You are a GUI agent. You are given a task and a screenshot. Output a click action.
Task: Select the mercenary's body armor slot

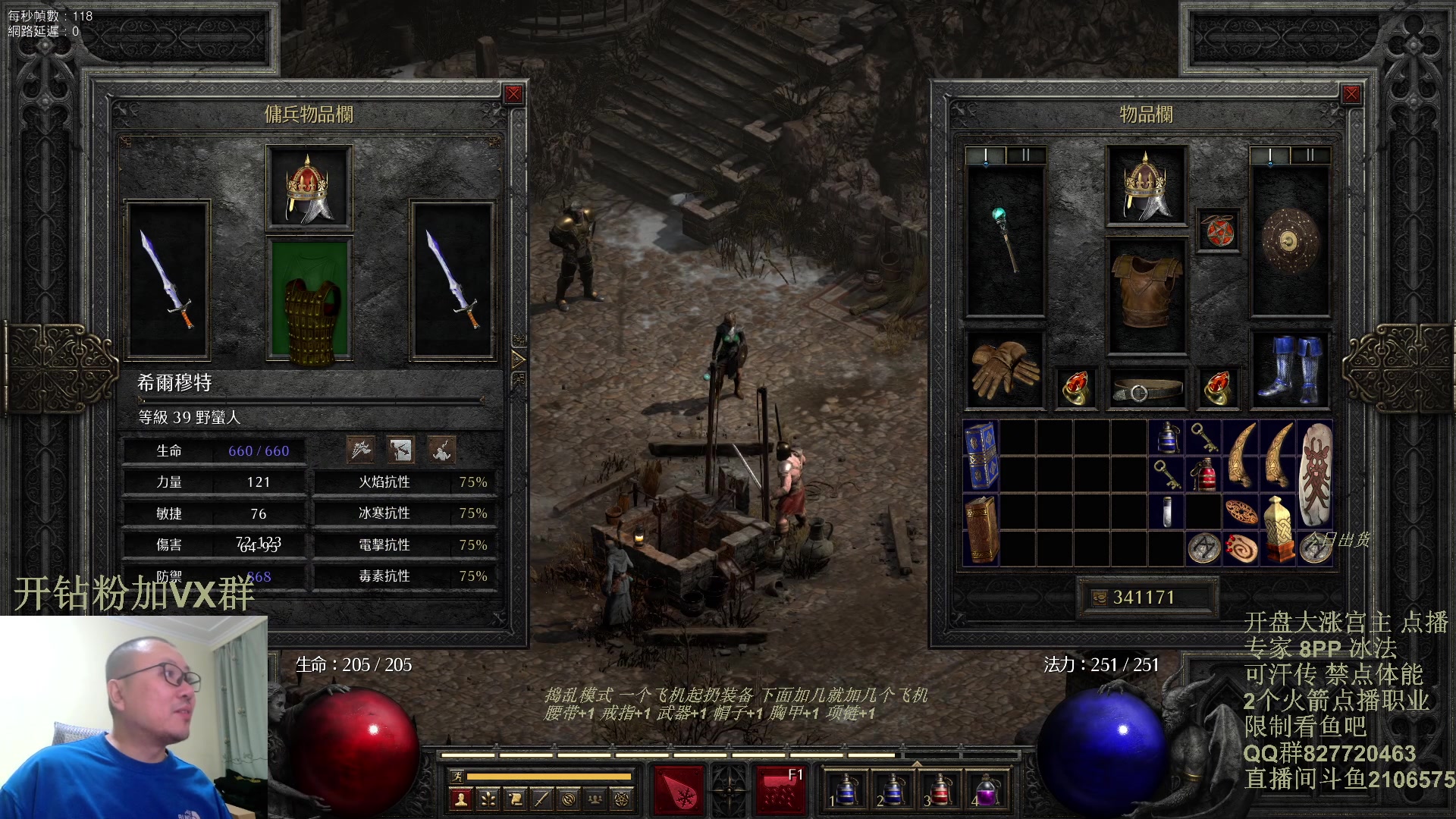(309, 300)
